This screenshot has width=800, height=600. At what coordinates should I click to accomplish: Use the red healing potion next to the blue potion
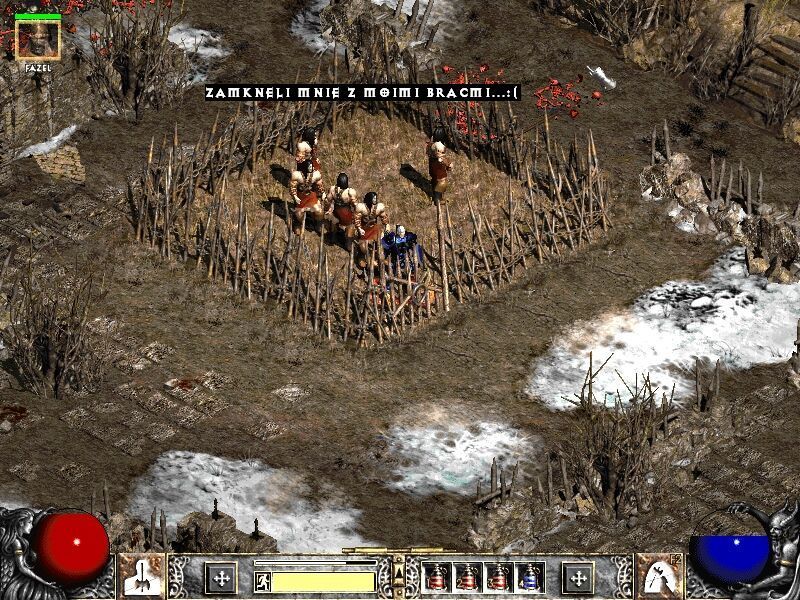click(x=498, y=577)
